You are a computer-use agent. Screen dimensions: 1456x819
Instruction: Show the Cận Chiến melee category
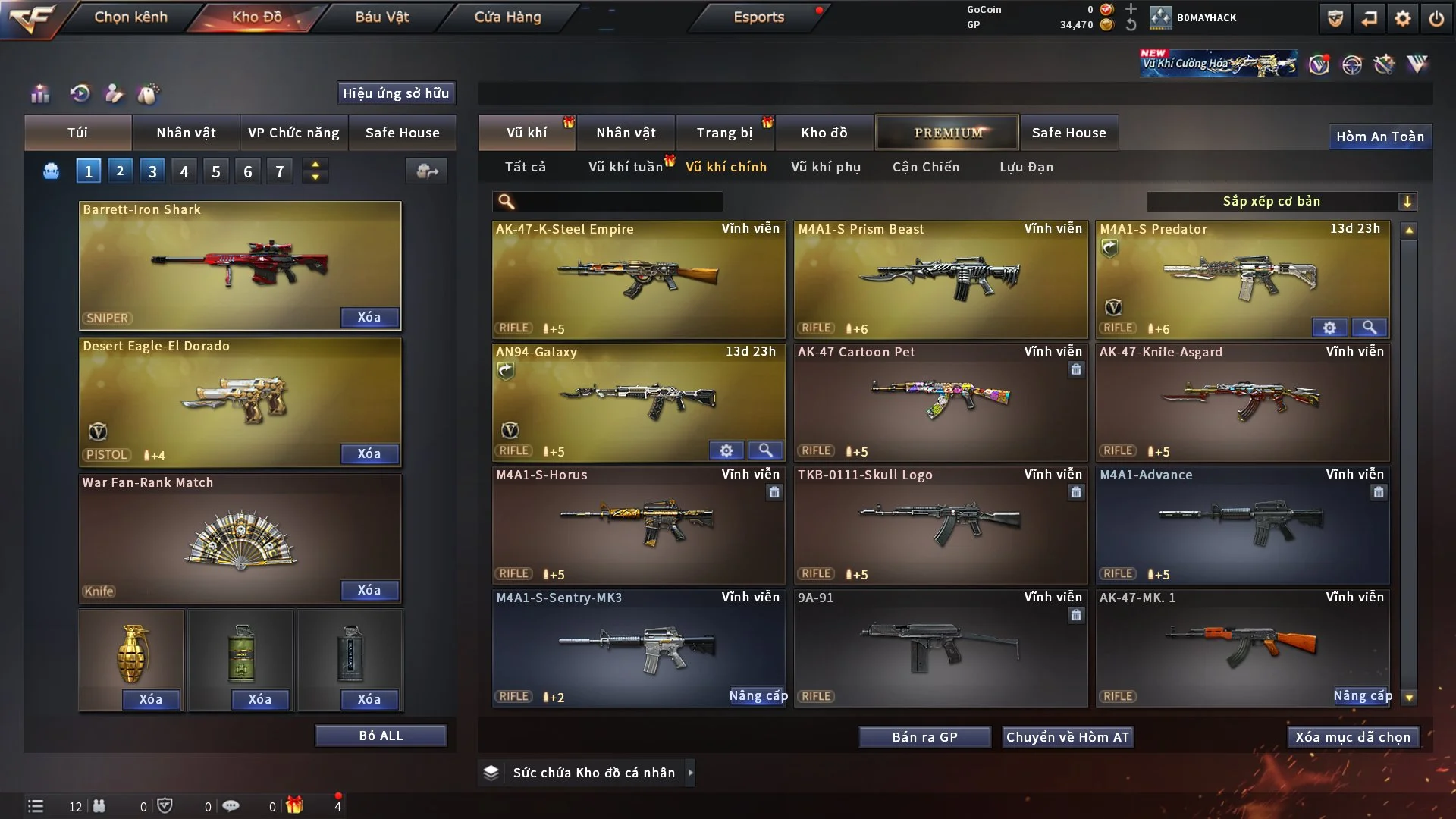click(925, 167)
